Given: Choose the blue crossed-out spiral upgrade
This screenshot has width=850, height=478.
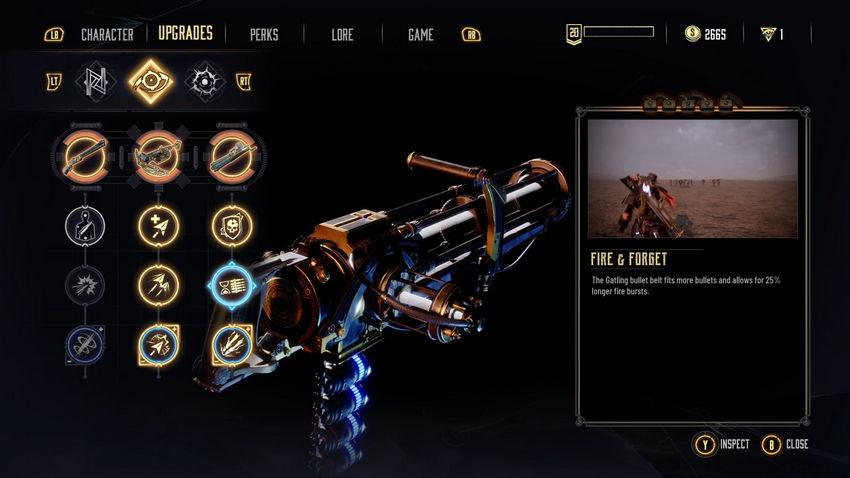Looking at the screenshot, I should tap(83, 345).
